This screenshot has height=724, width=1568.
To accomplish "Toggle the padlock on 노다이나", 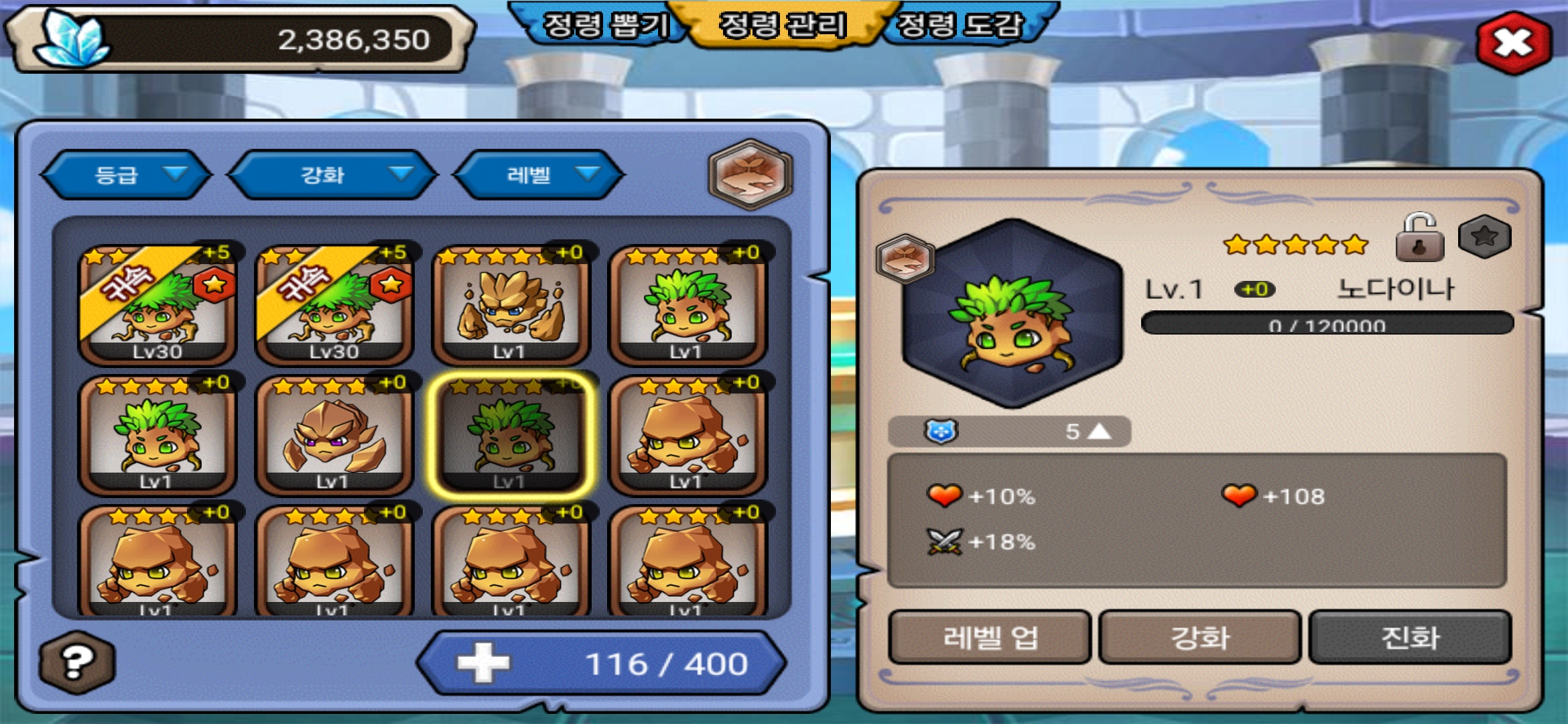I will (x=1419, y=239).
